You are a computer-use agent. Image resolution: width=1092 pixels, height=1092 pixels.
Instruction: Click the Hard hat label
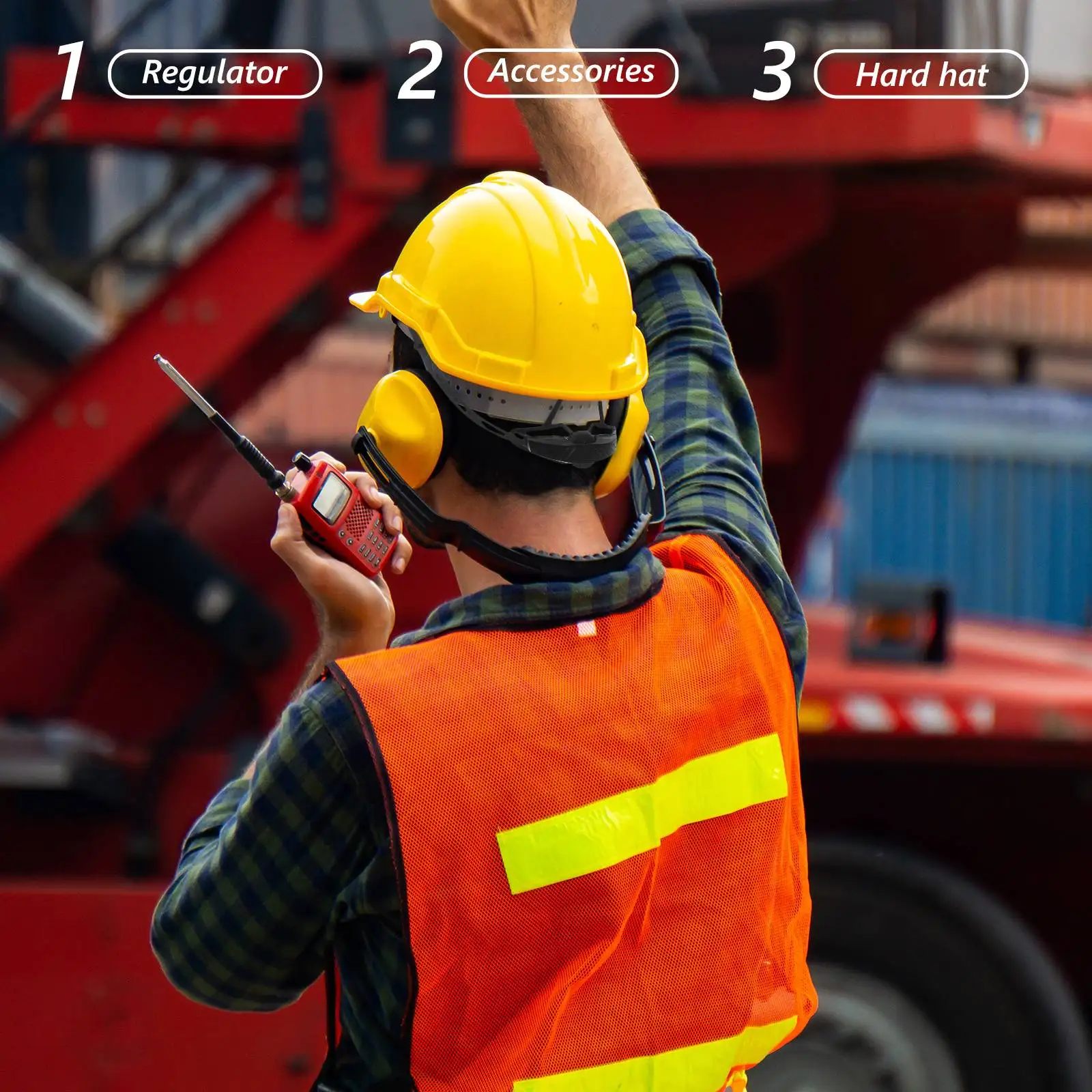click(x=921, y=74)
